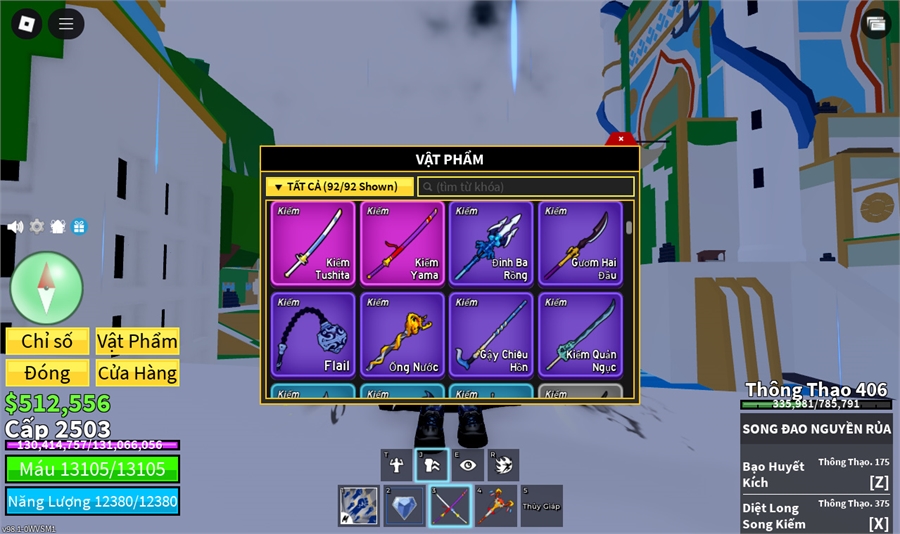Open the gift box icon
The width and height of the screenshot is (900, 534).
click(x=79, y=227)
